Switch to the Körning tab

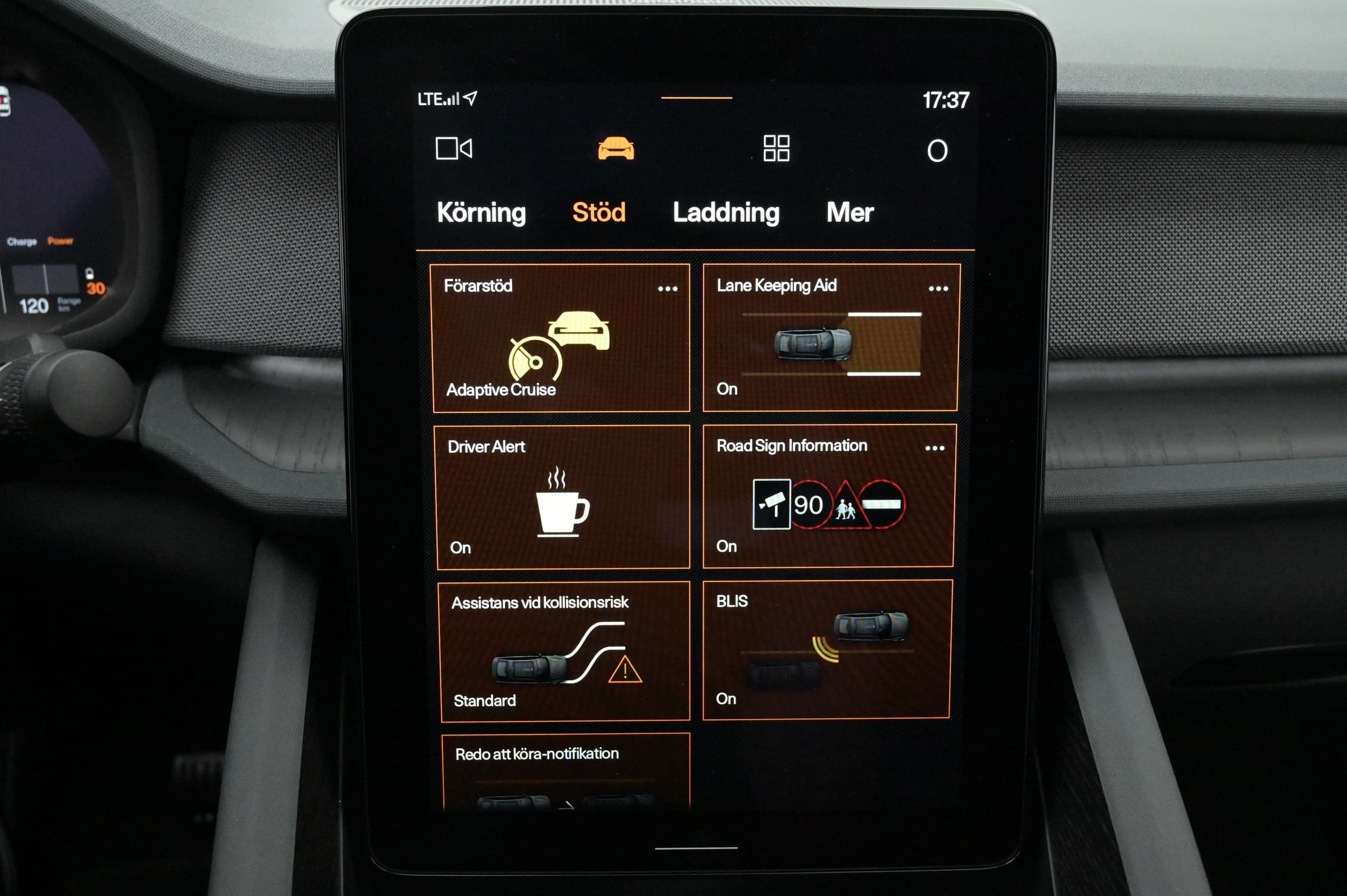coord(481,213)
